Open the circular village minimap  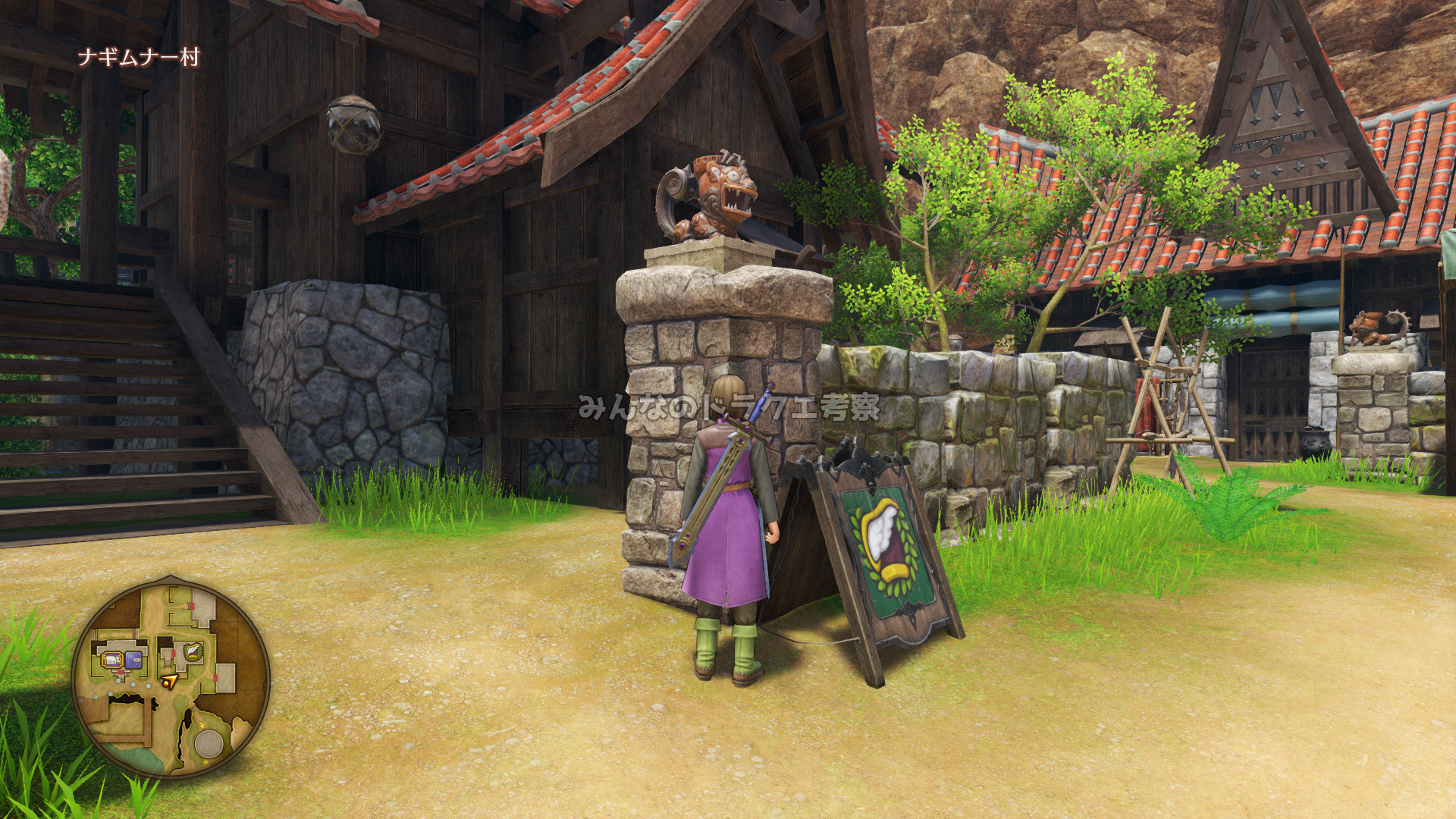tap(171, 681)
